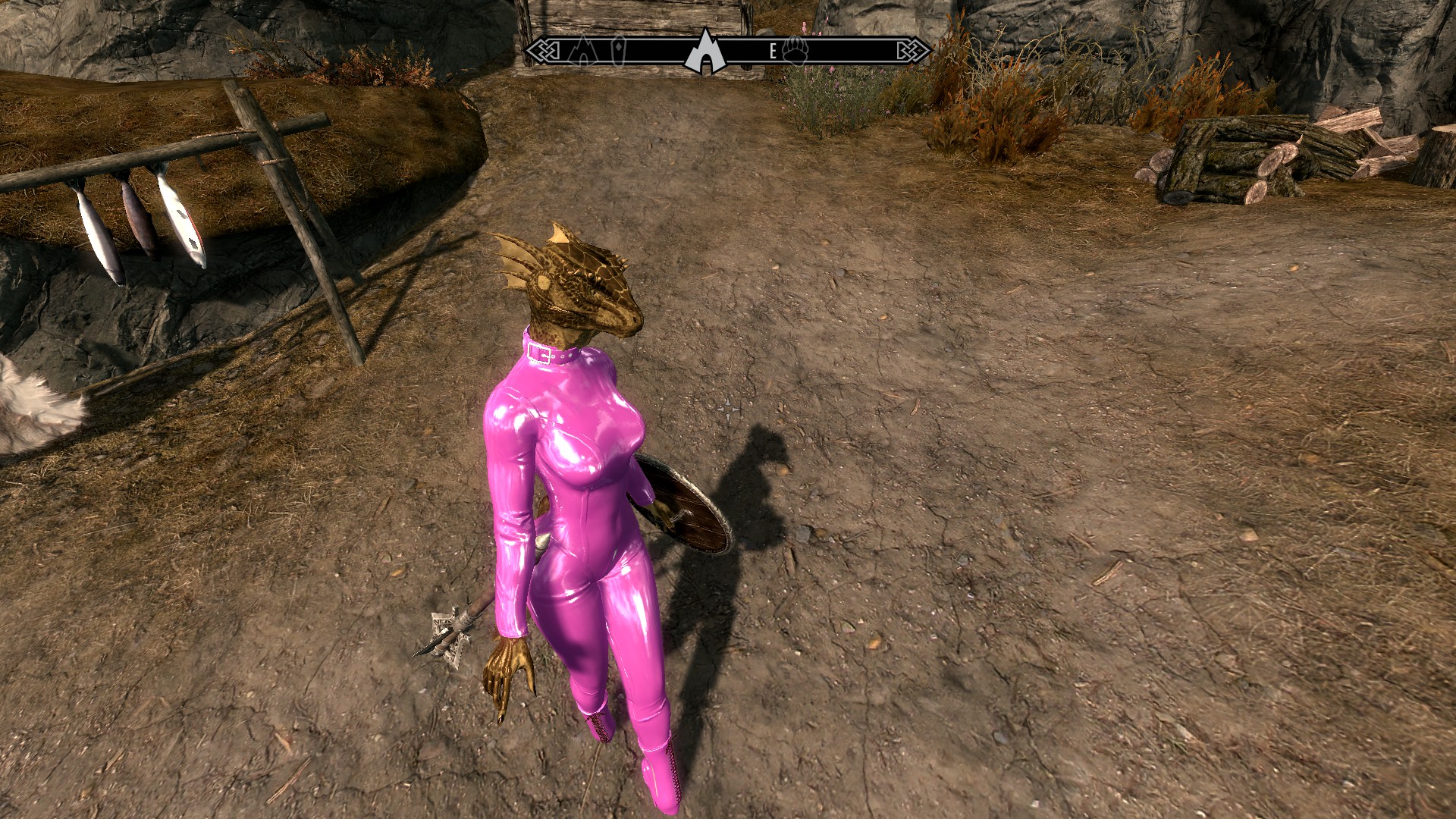Viewport: 1456px width, 819px height.
Task: Select the faint tall stone marker on the compass
Action: 620,49
